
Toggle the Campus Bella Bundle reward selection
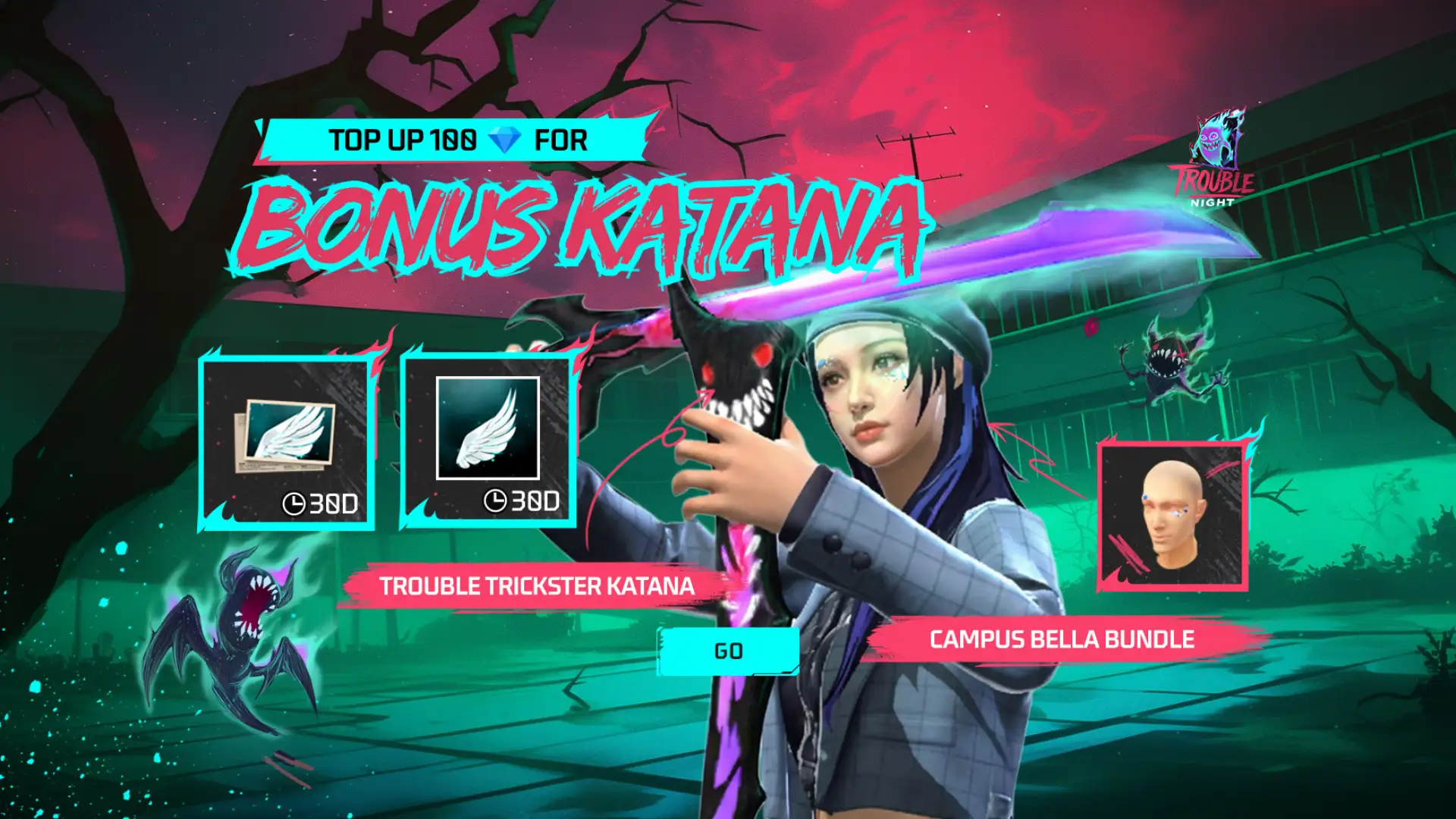coord(1062,639)
